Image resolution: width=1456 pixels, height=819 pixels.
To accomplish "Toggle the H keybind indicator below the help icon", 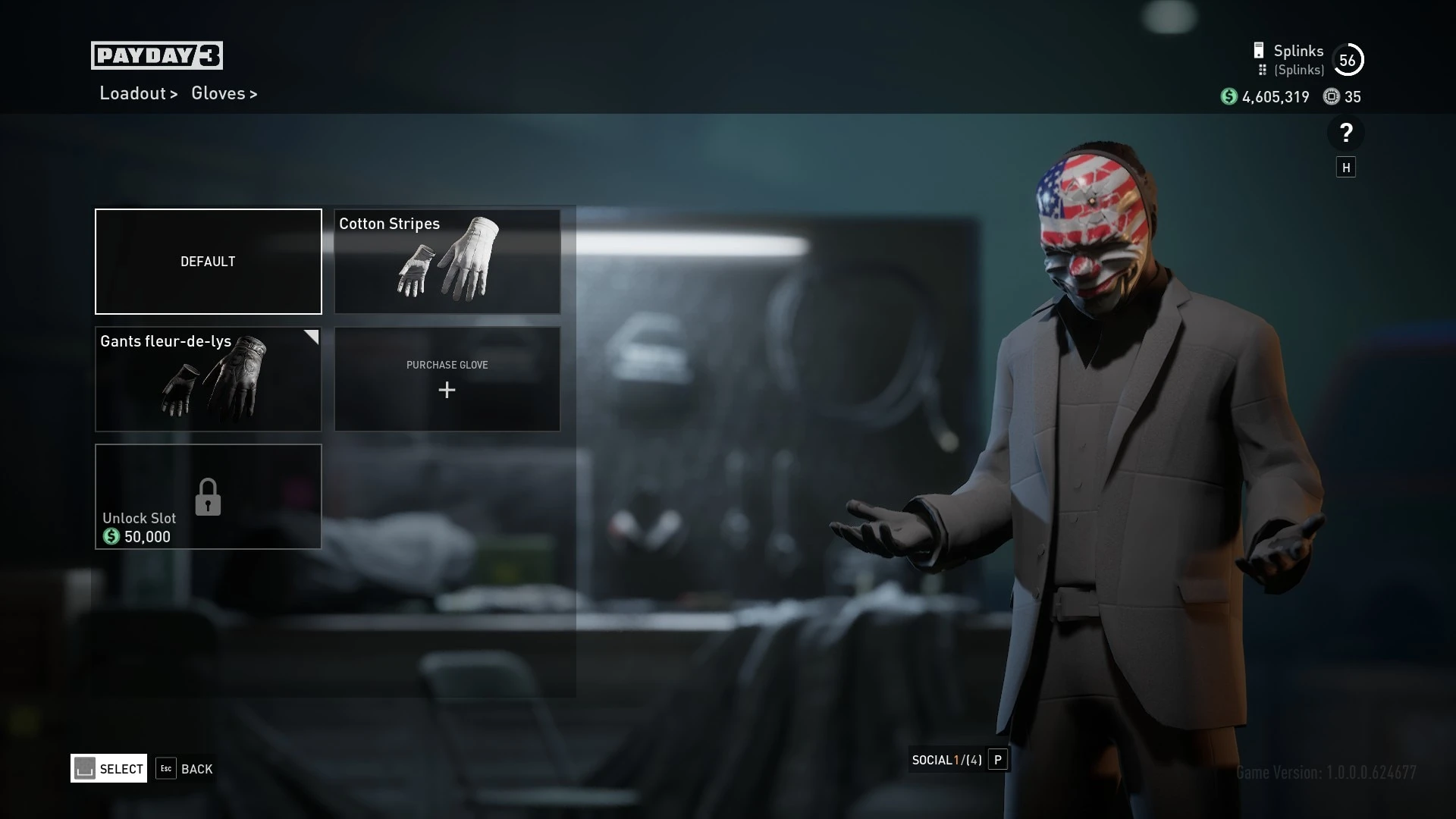I will [1347, 167].
